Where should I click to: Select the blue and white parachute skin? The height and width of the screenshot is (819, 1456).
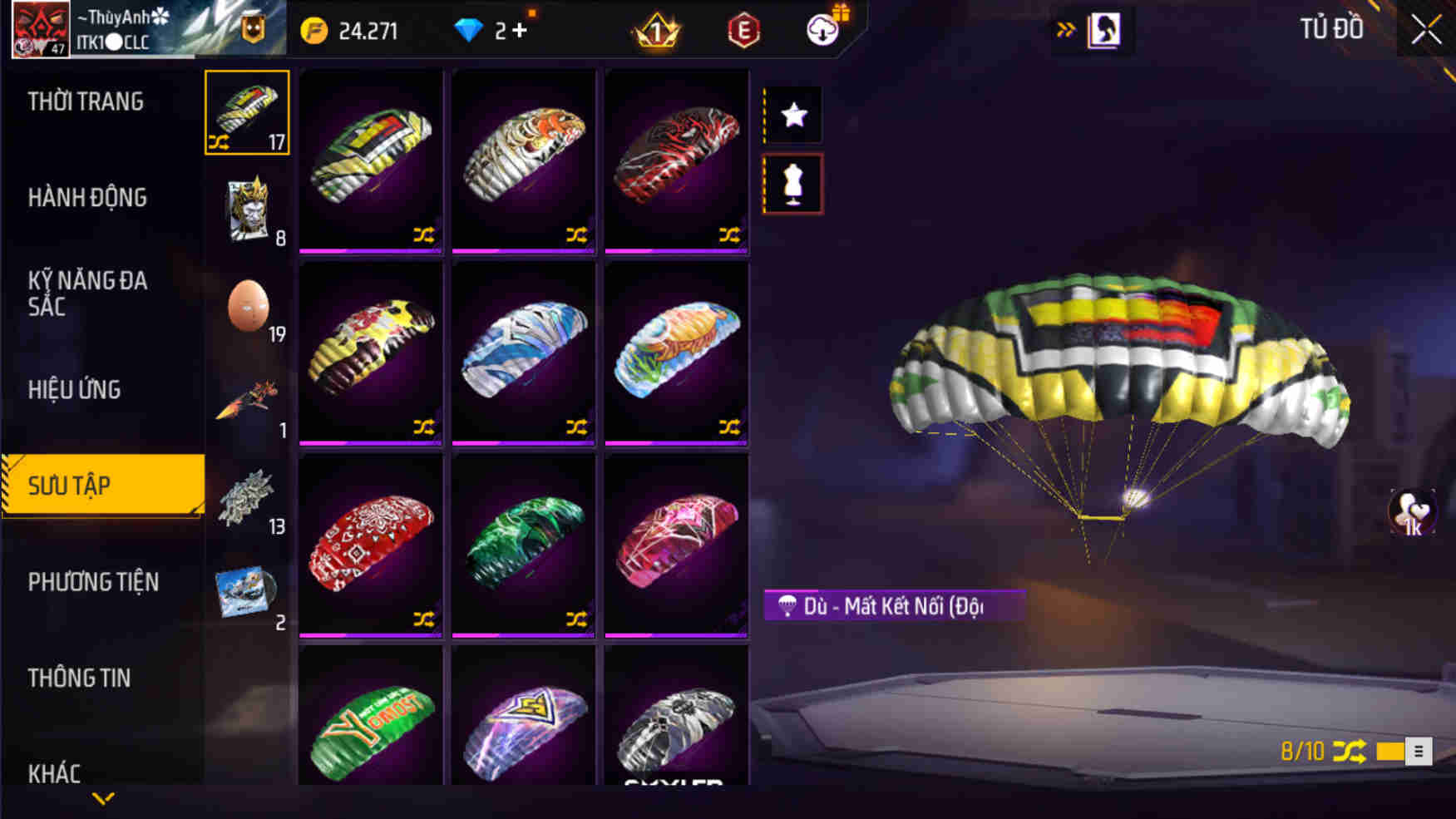pos(524,351)
